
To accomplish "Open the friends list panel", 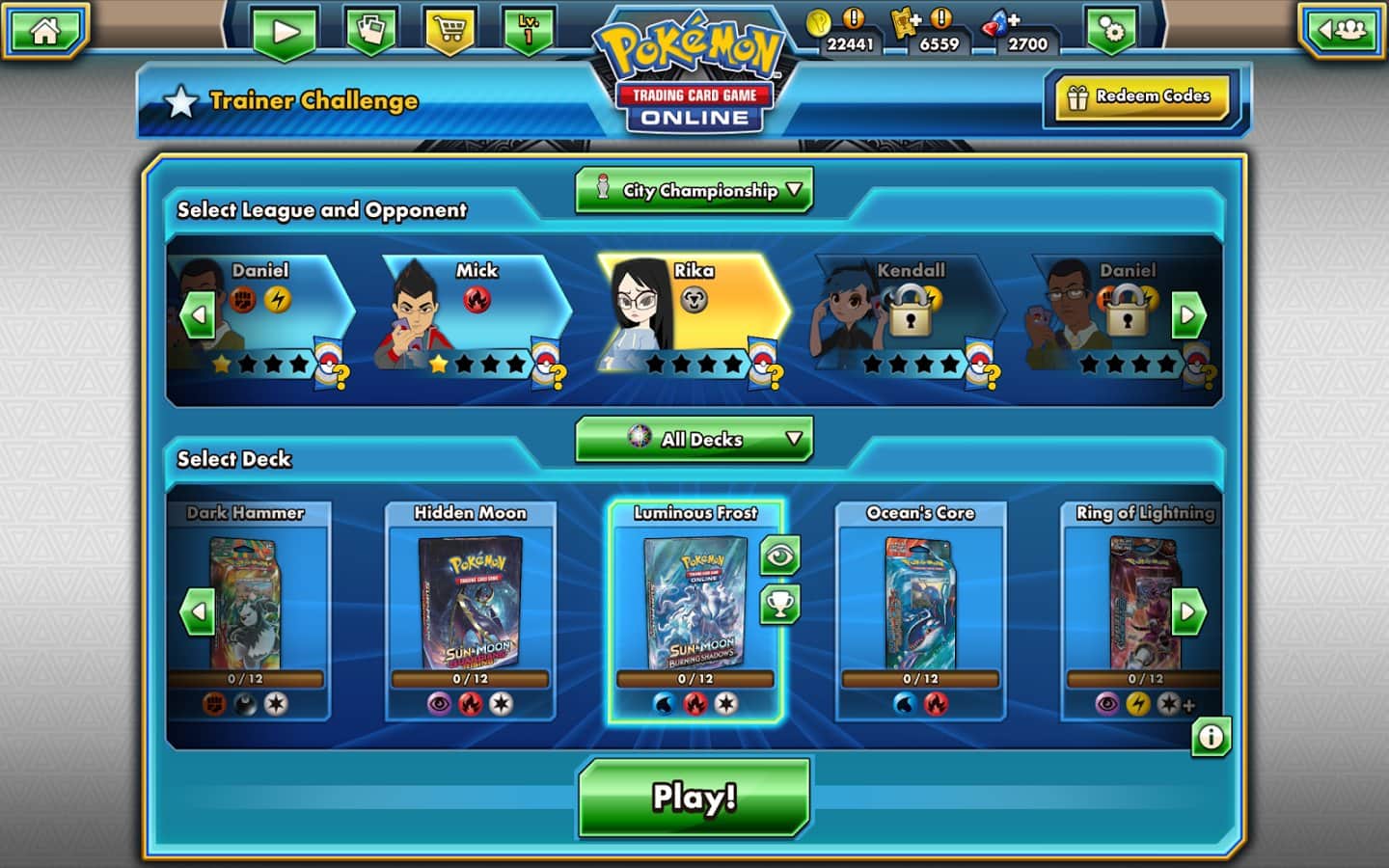I will click(x=1343, y=31).
